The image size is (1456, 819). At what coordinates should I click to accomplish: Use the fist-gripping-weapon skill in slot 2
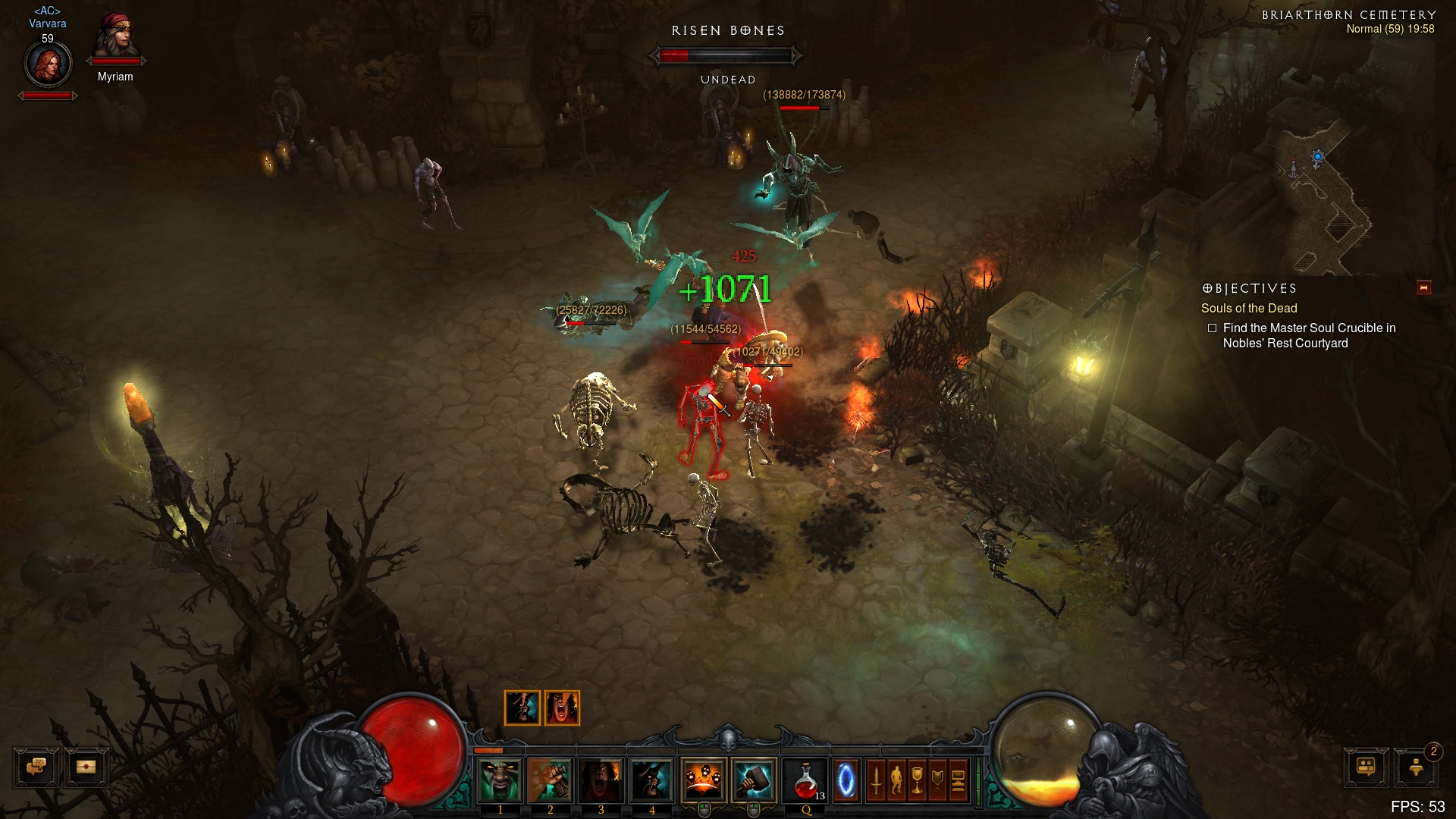tap(551, 780)
